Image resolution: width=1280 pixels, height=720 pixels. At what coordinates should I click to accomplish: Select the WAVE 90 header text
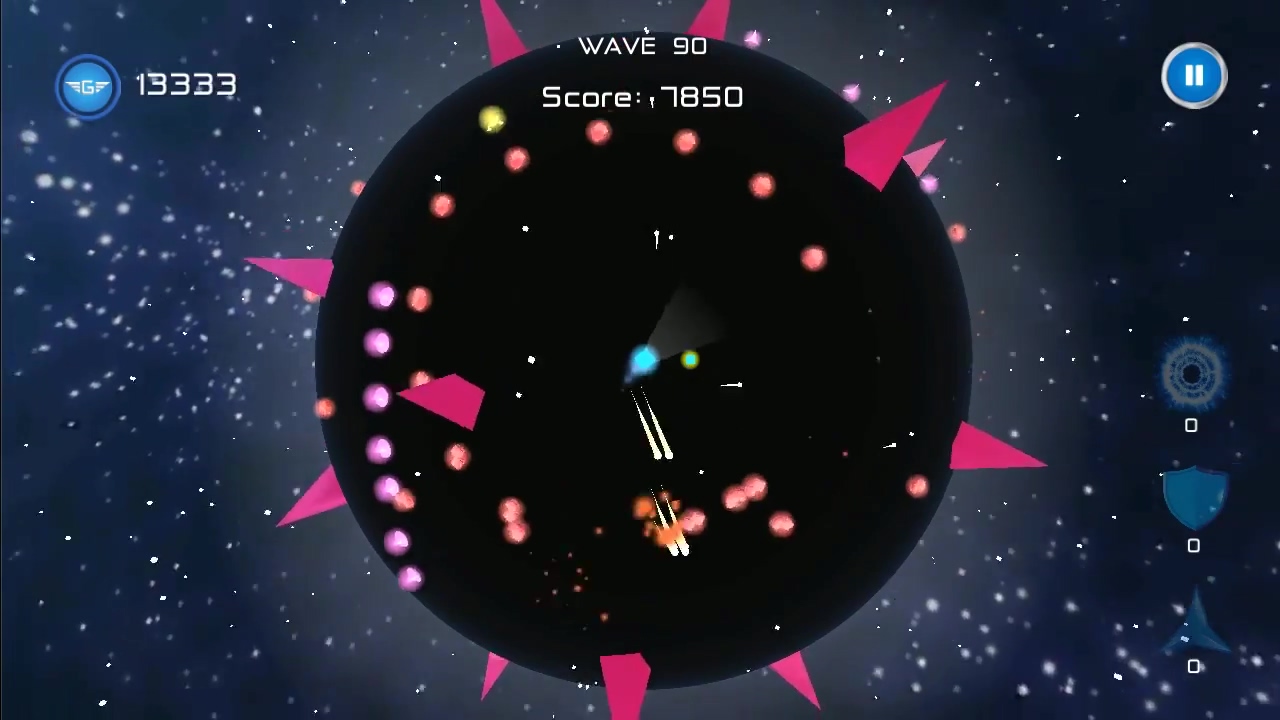(x=642, y=46)
